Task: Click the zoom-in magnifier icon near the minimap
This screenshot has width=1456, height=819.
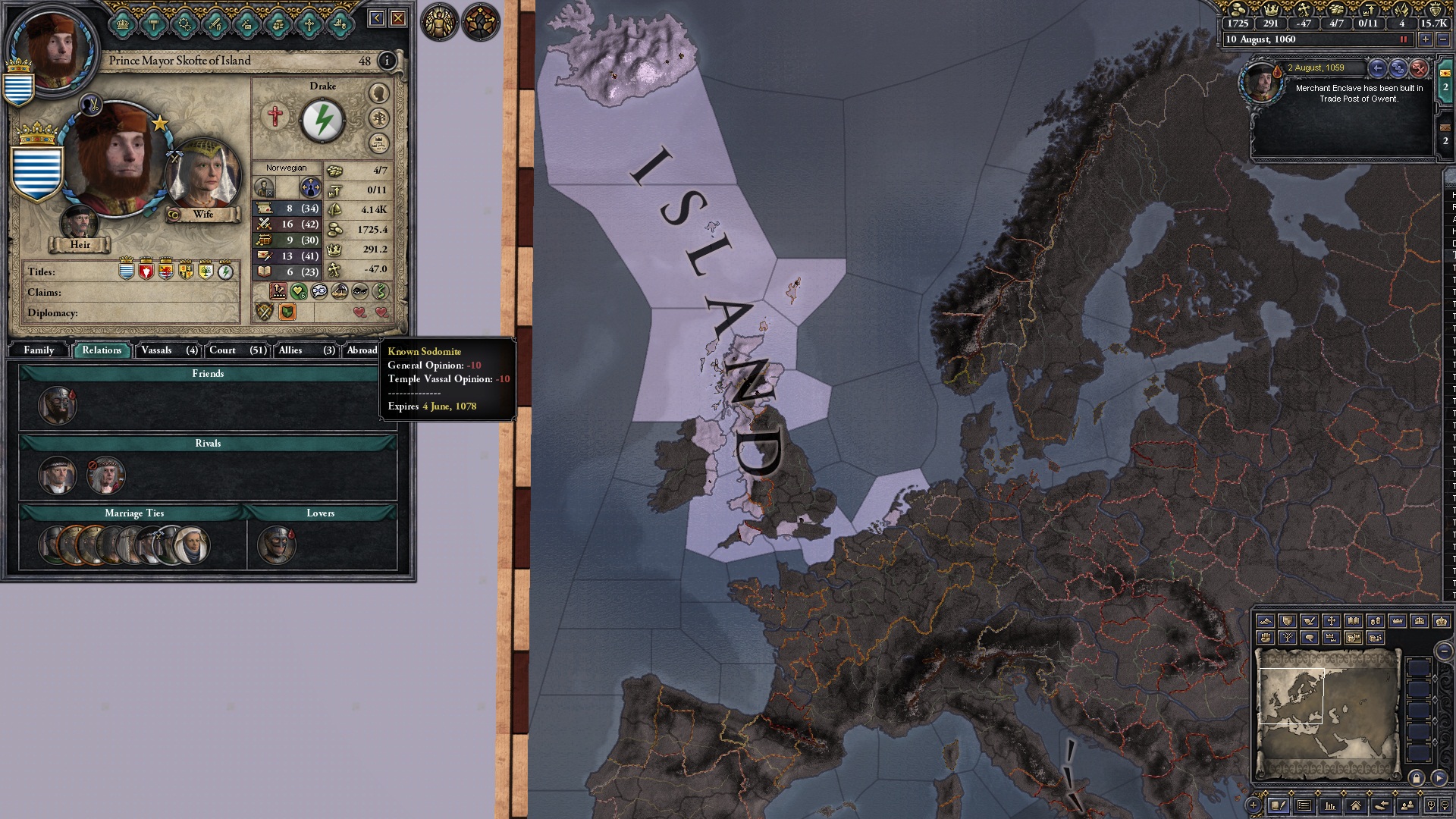Action: (x=1431, y=805)
